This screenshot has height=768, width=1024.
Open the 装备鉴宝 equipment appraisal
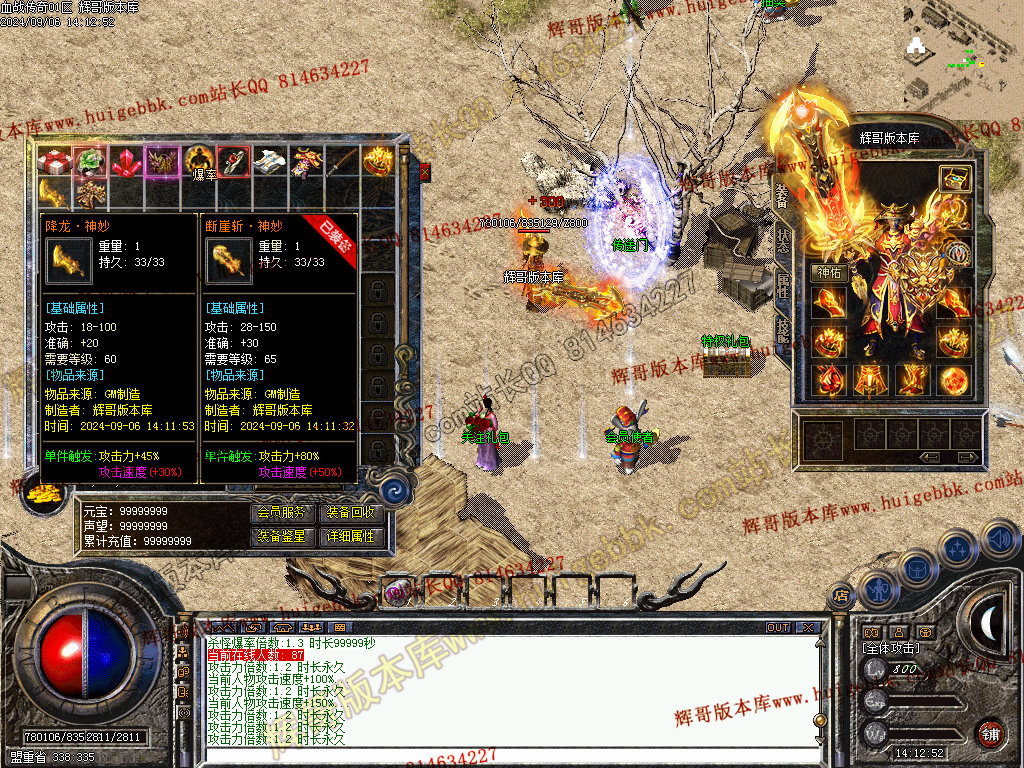tap(282, 536)
